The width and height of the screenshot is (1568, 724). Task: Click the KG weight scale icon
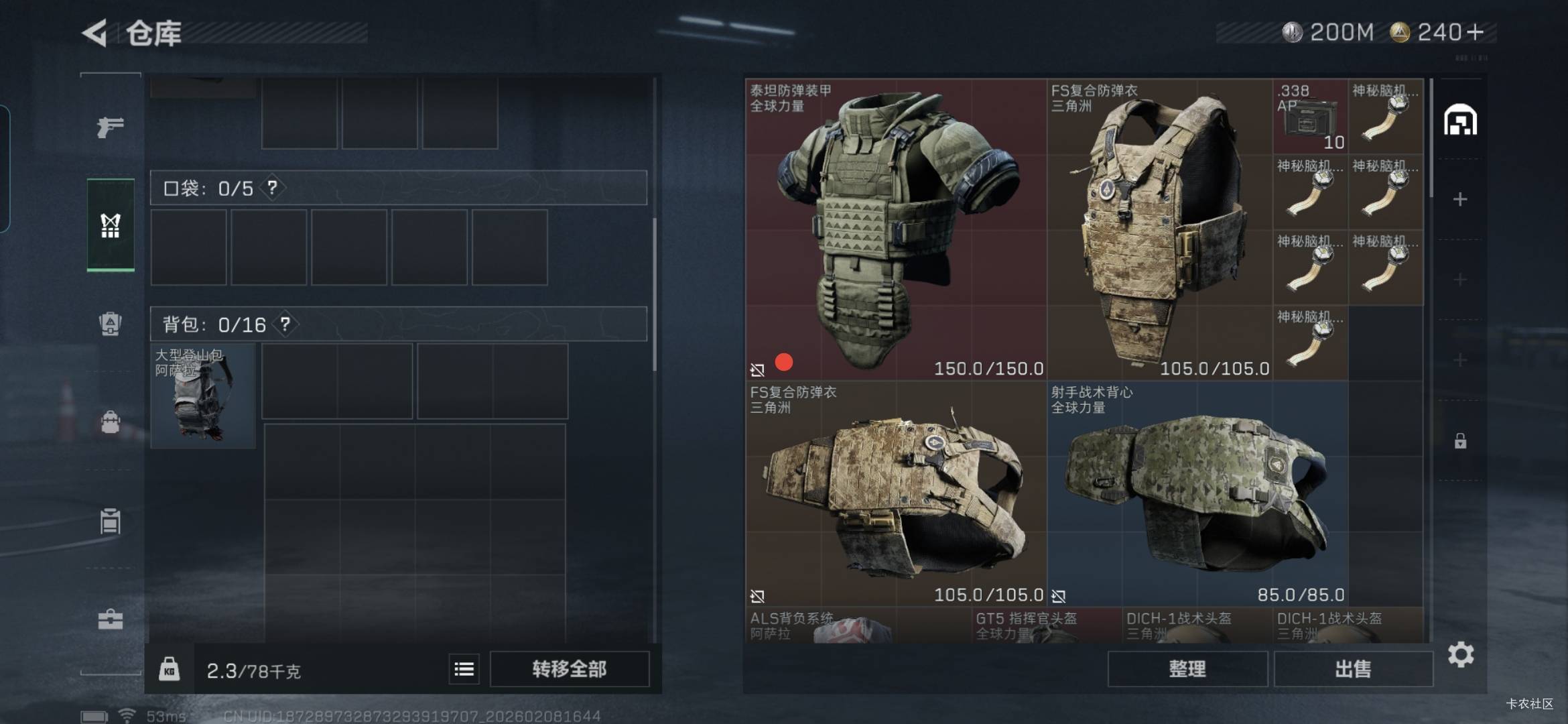[x=170, y=669]
